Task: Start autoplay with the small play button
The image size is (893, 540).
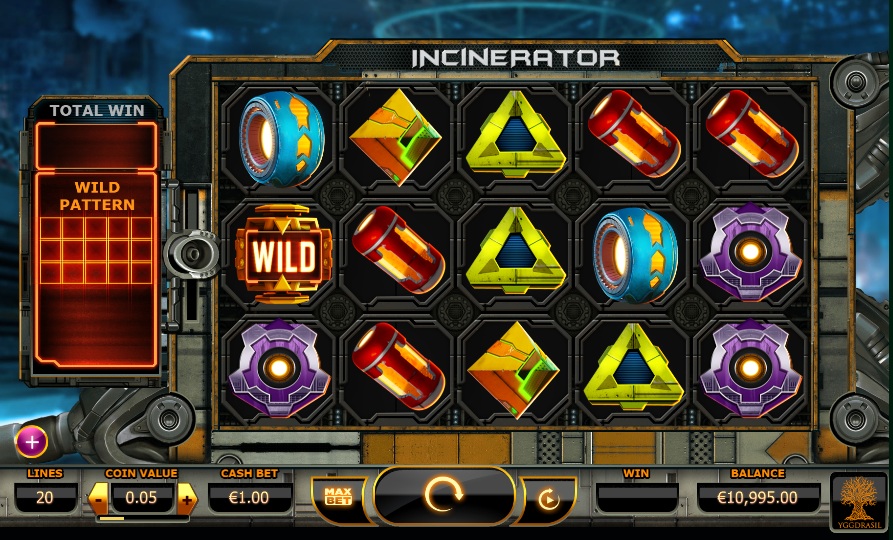Action: coord(548,499)
